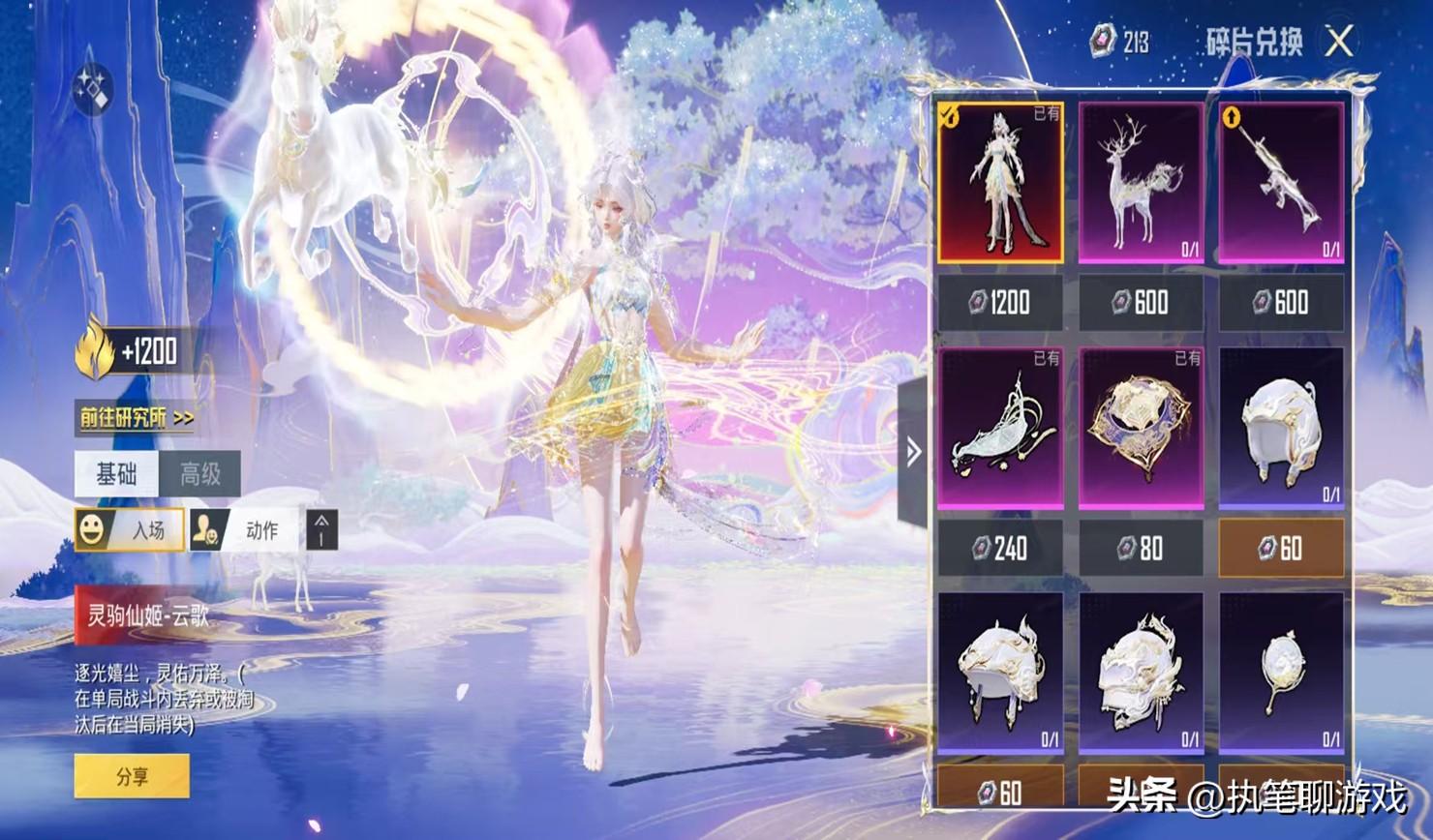Select the fairy character outfit tile

click(x=1000, y=183)
